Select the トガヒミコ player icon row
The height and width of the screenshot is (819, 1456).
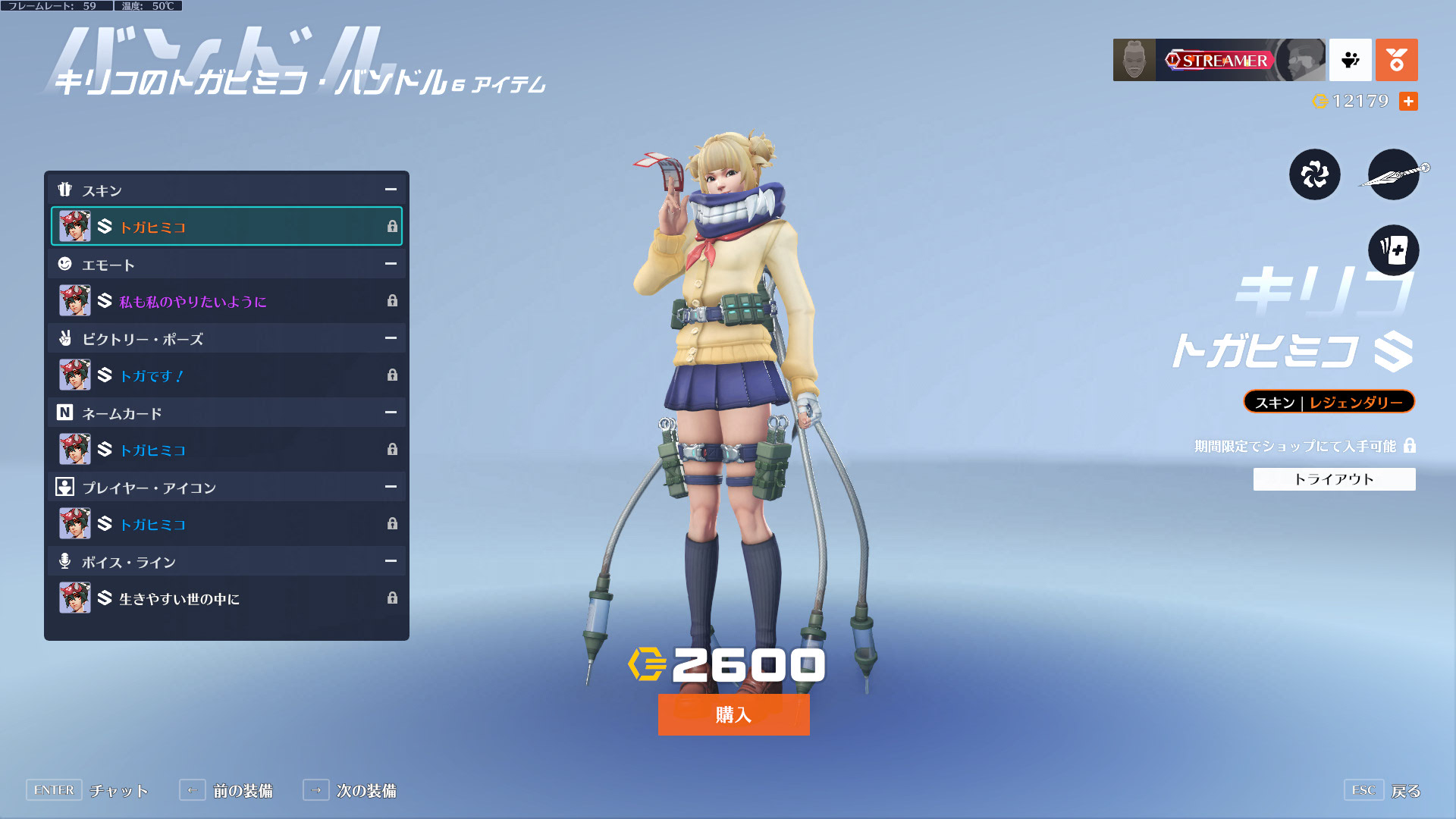tap(227, 524)
